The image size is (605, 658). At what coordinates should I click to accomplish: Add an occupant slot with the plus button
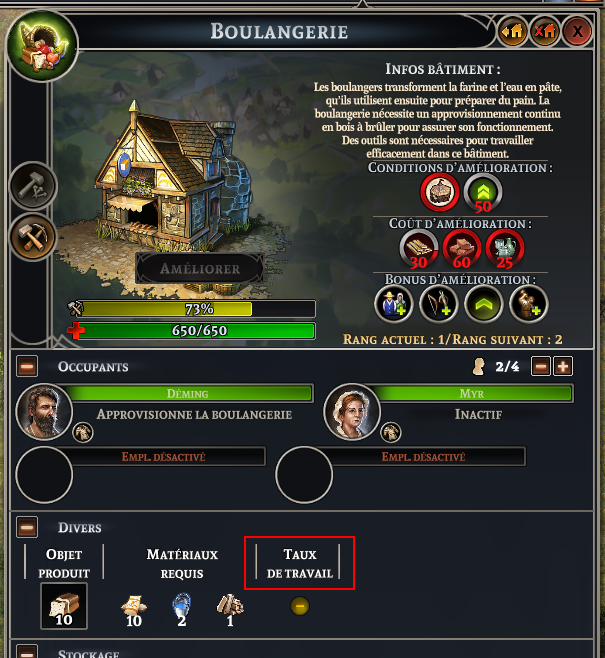(x=563, y=366)
